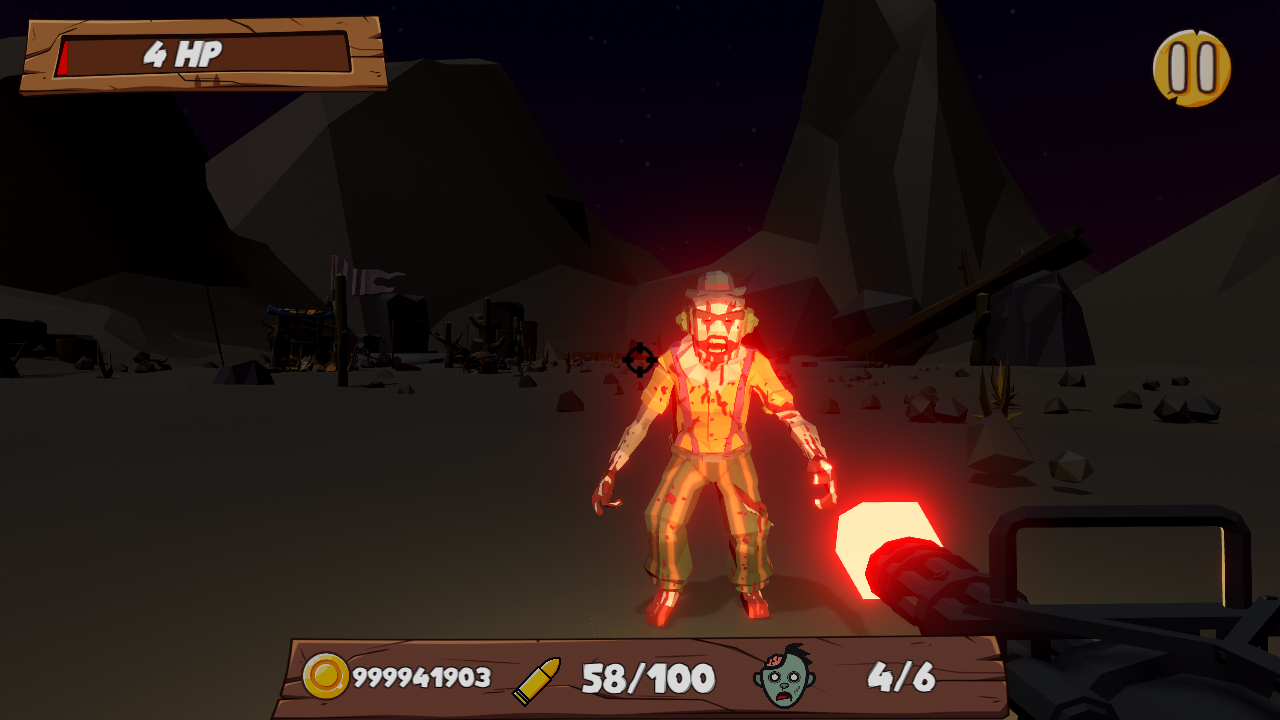
Task: Click the gold coin currency icon
Action: (326, 675)
